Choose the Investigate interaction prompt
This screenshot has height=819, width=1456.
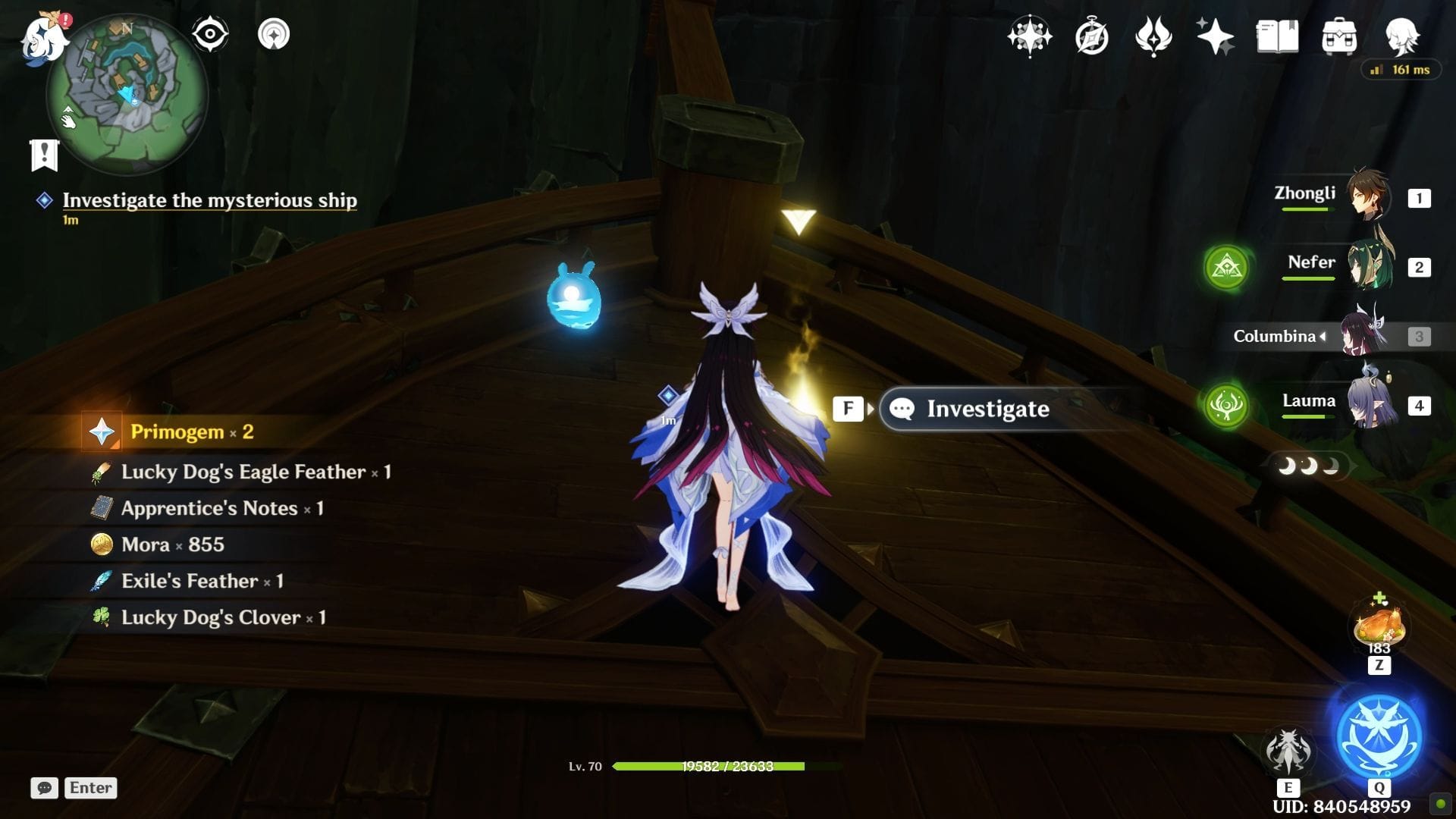pyautogui.click(x=987, y=409)
